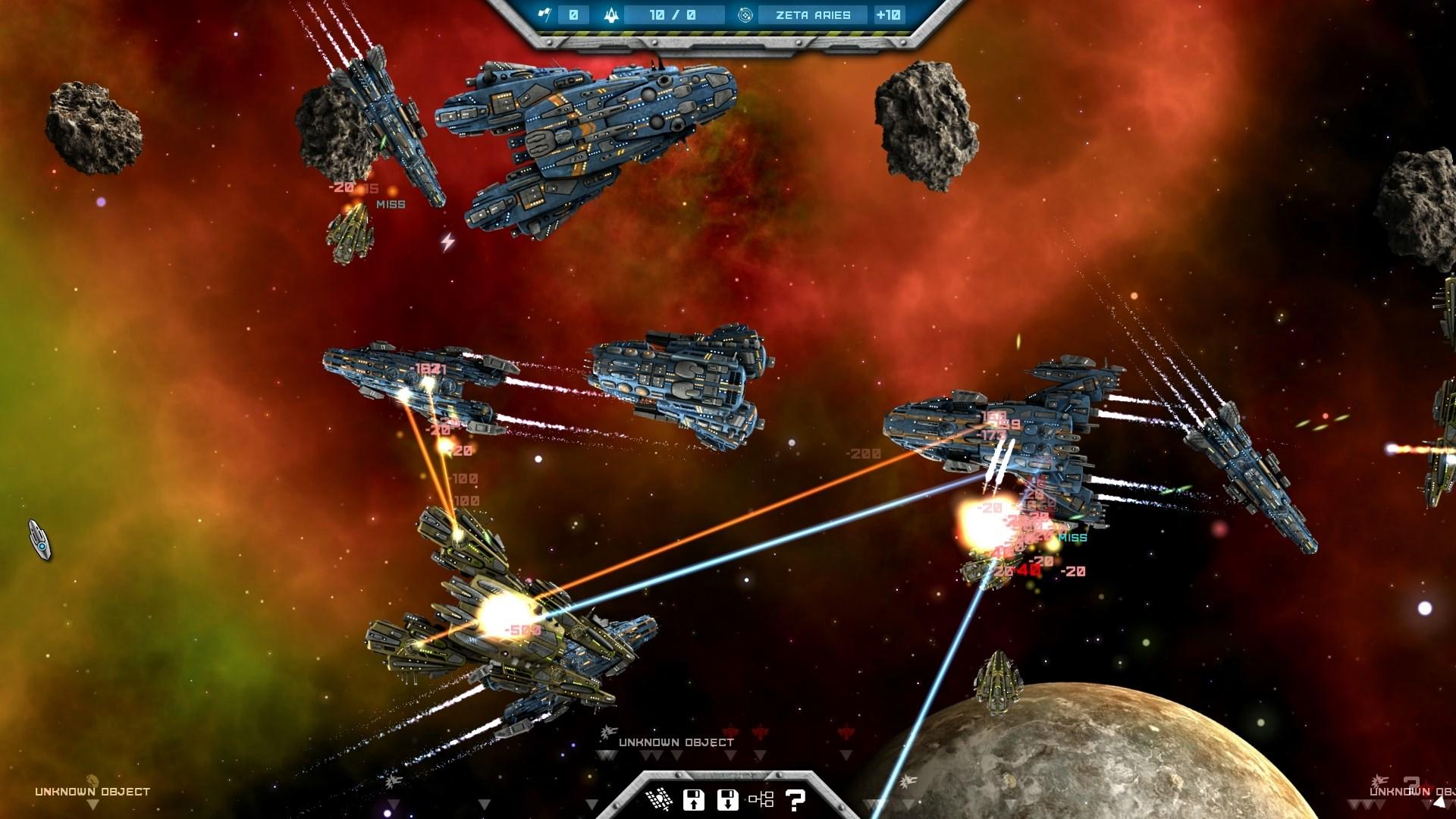This screenshot has height=819, width=1456.
Task: Open the tech tree diagram icon
Action: 761,798
